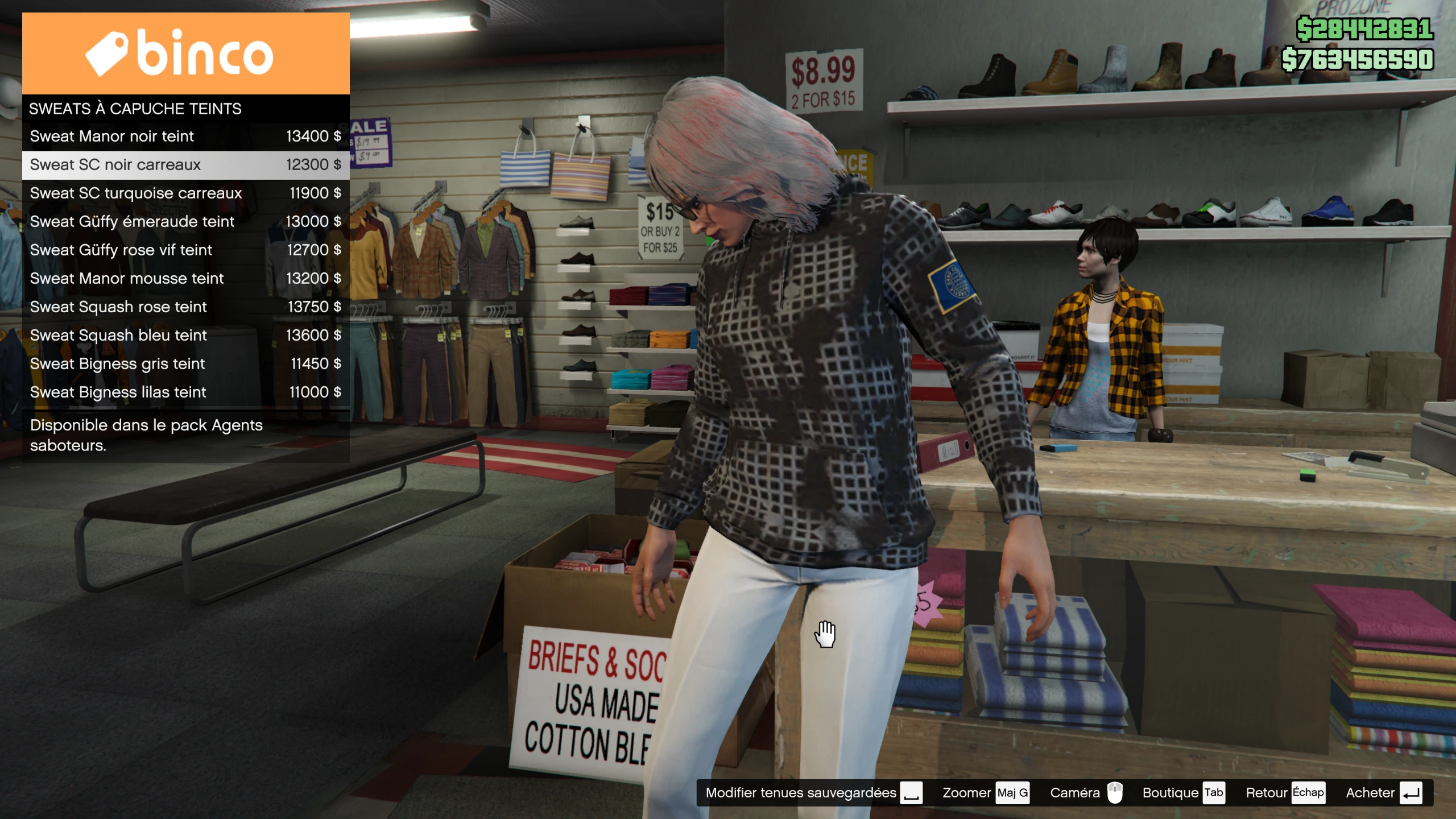Select Sweat SC turquoise carreaux

(x=185, y=193)
